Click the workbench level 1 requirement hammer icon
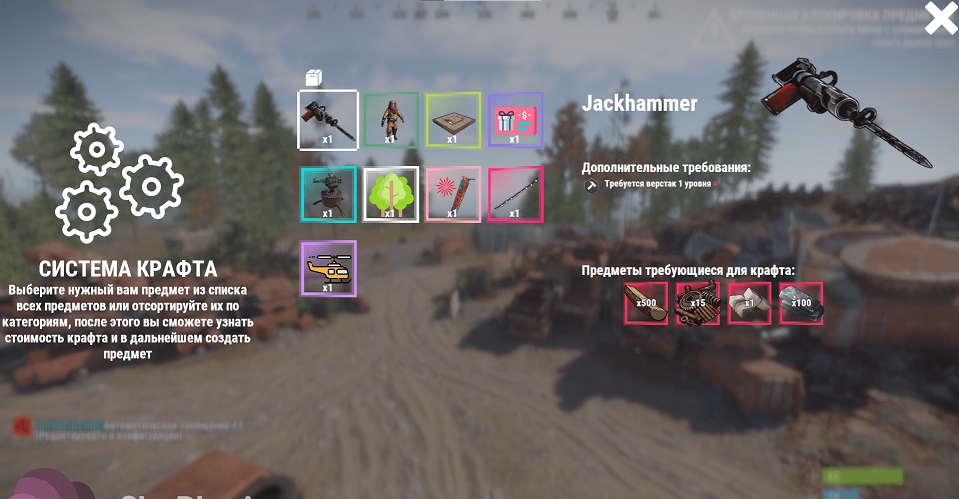The height and width of the screenshot is (499, 959). point(591,185)
